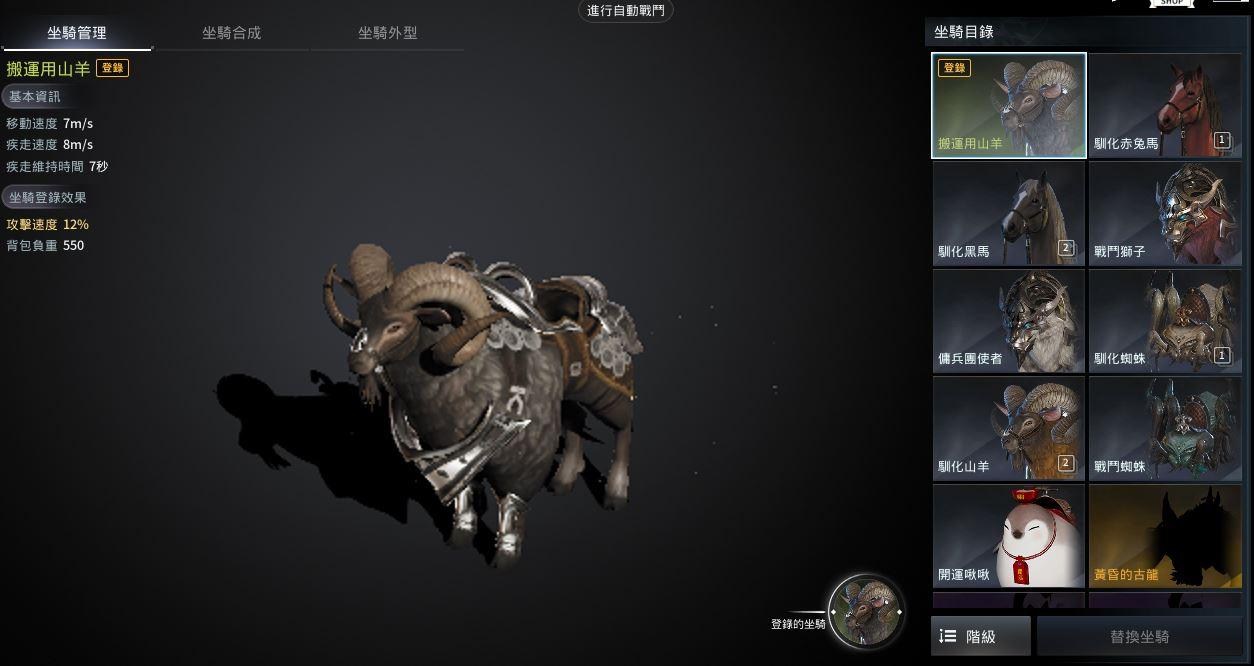Image resolution: width=1254 pixels, height=666 pixels.
Task: Choose the 馴化赤兔馬 mount tile
Action: tap(1164, 106)
